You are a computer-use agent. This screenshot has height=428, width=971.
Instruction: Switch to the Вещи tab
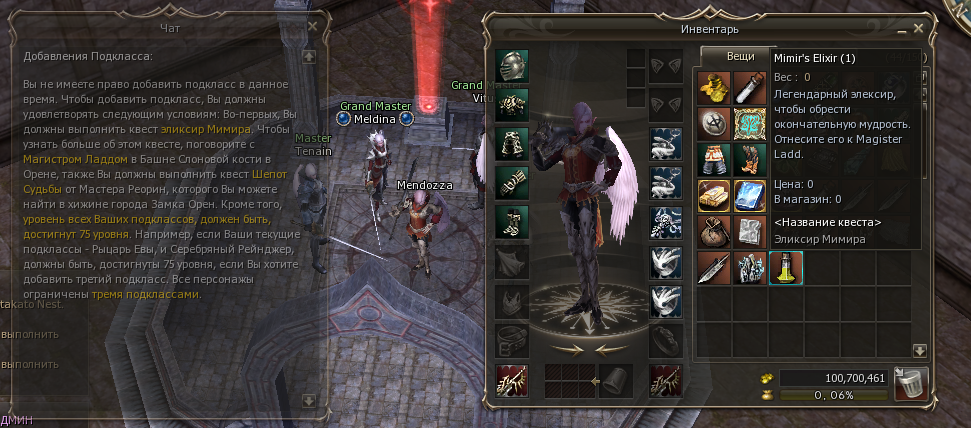click(740, 58)
